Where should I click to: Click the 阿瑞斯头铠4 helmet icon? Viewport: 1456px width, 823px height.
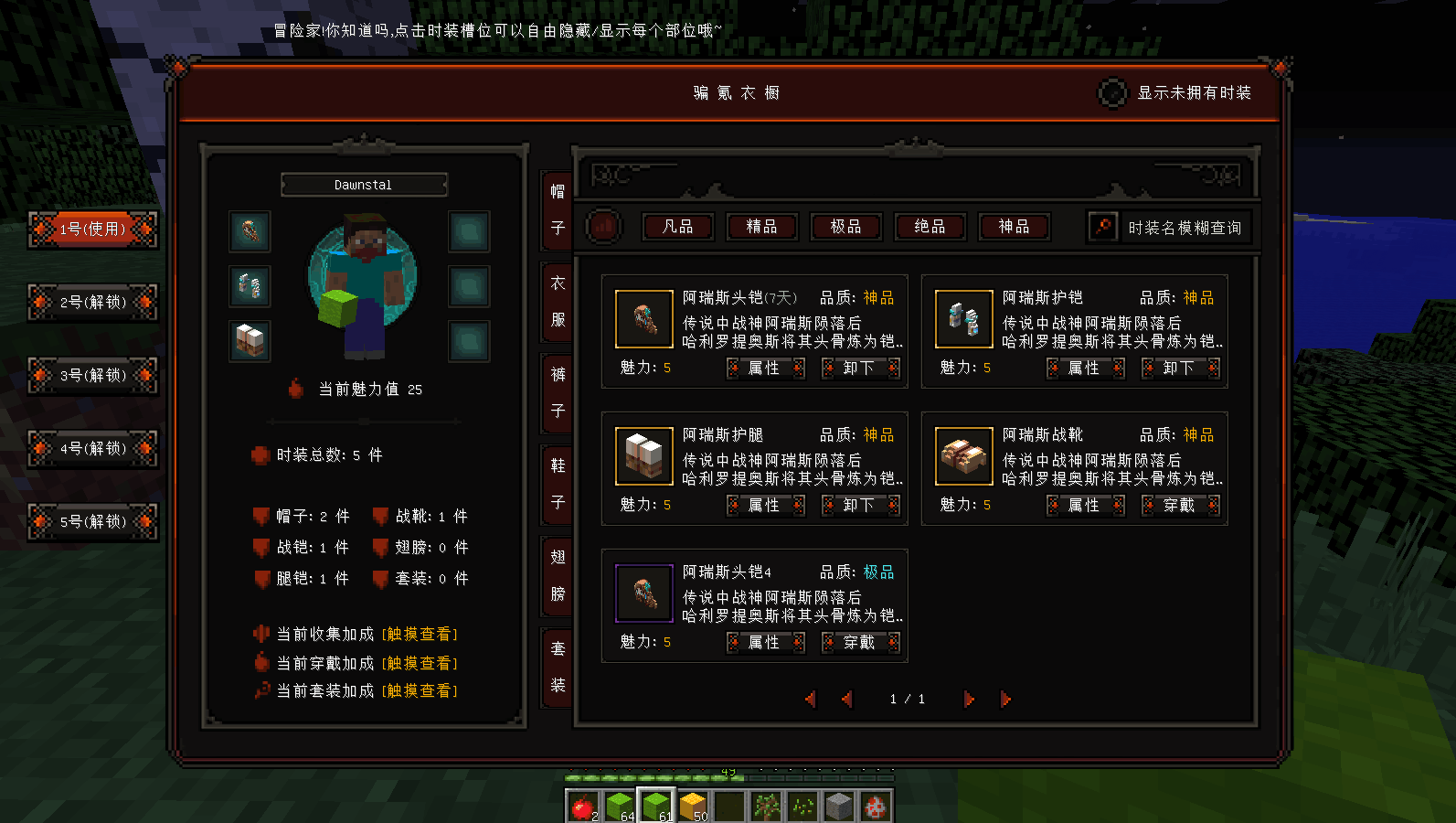coord(643,593)
